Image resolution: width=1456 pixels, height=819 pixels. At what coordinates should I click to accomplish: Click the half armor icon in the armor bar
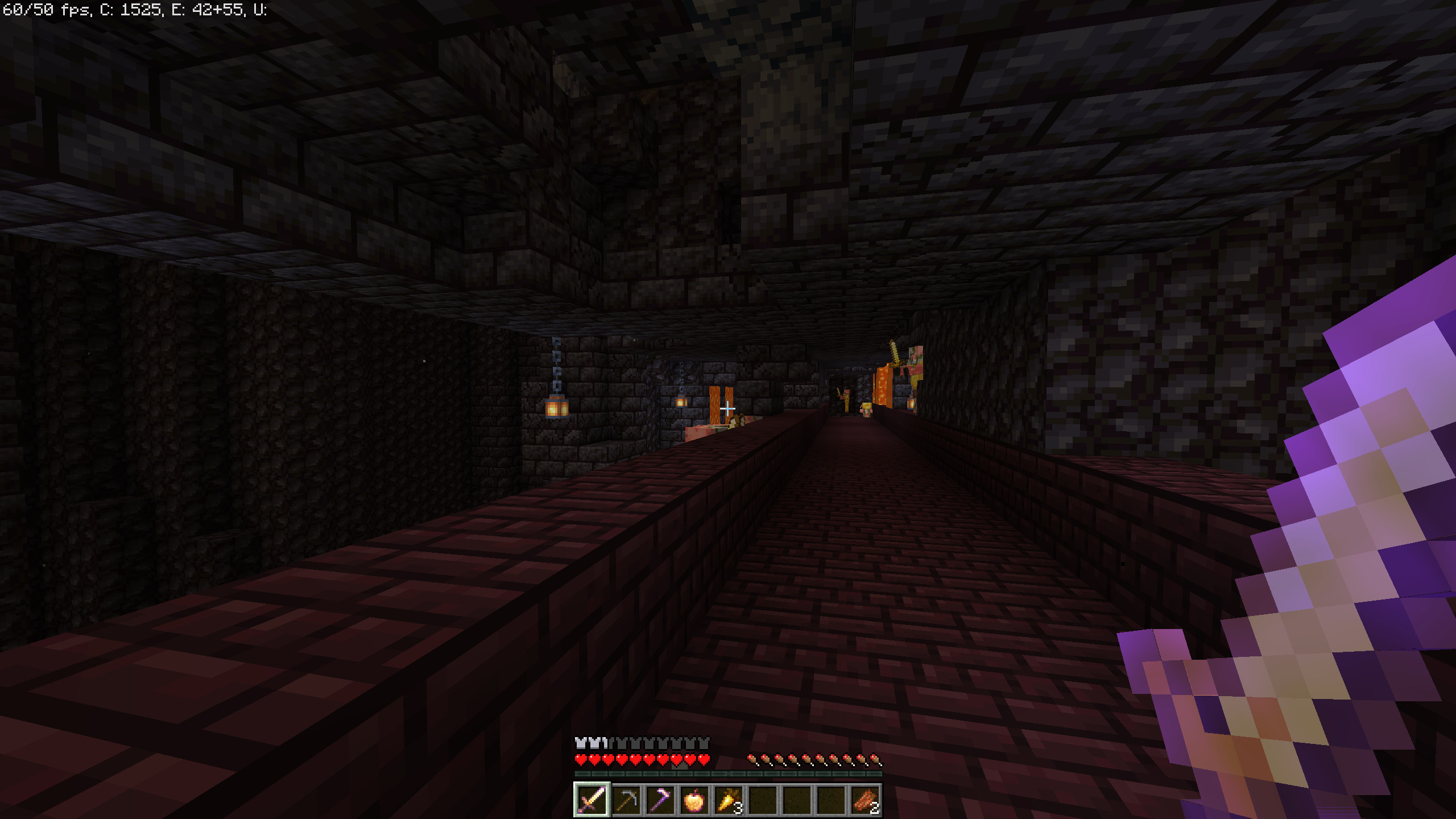(606, 743)
